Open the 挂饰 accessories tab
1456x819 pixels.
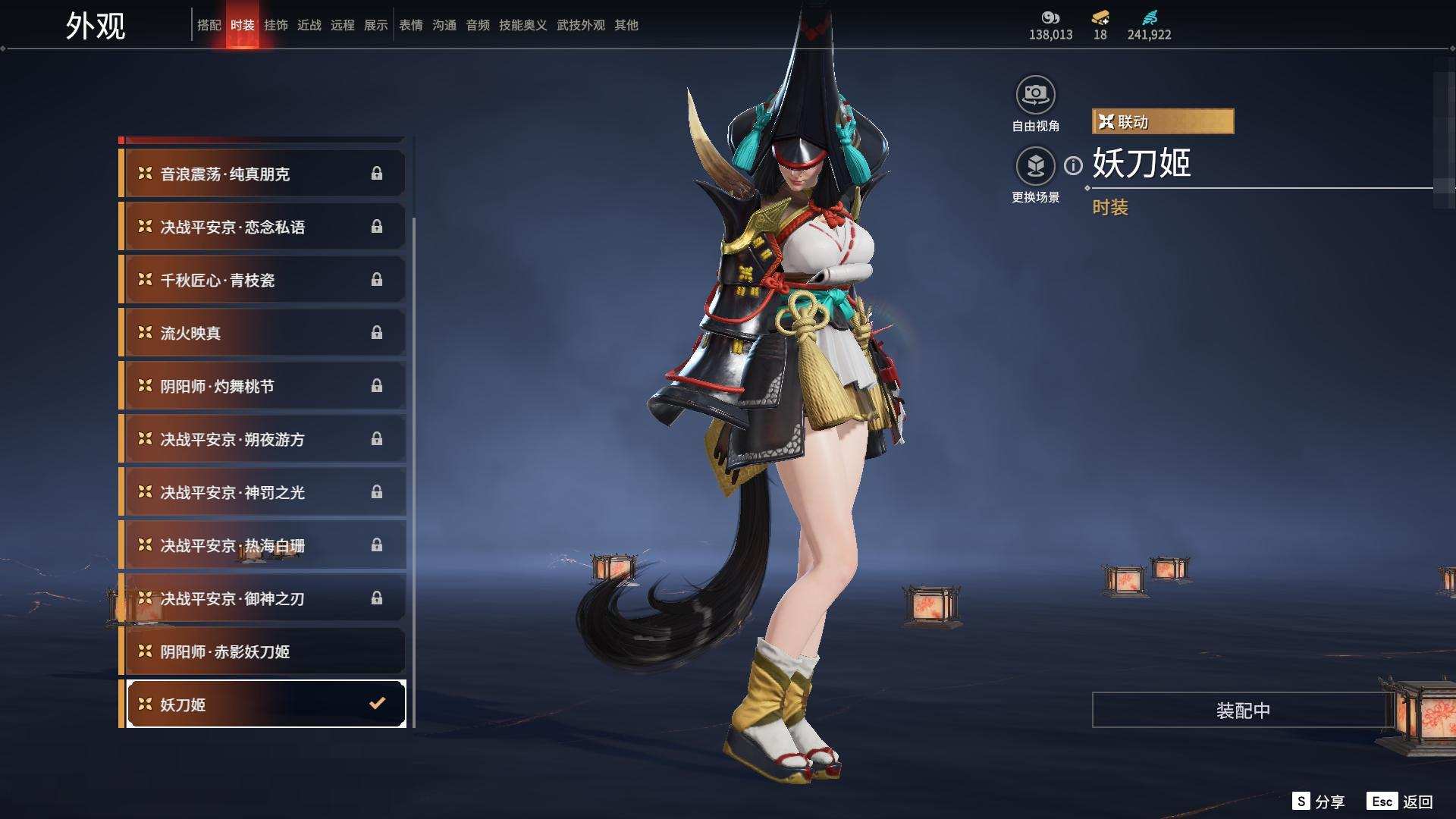point(275,25)
